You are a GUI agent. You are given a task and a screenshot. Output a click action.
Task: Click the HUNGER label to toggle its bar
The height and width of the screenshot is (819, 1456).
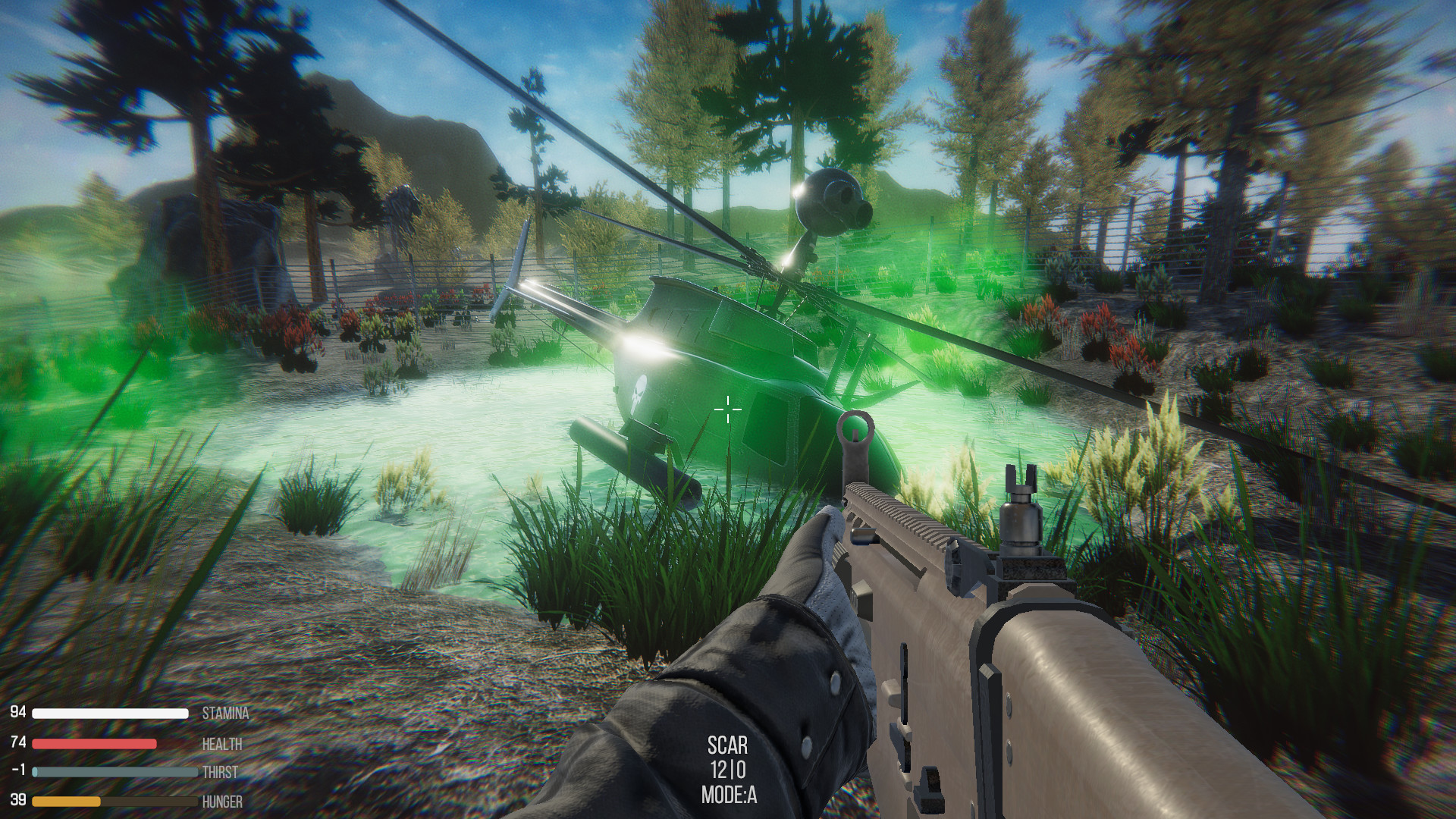click(221, 800)
